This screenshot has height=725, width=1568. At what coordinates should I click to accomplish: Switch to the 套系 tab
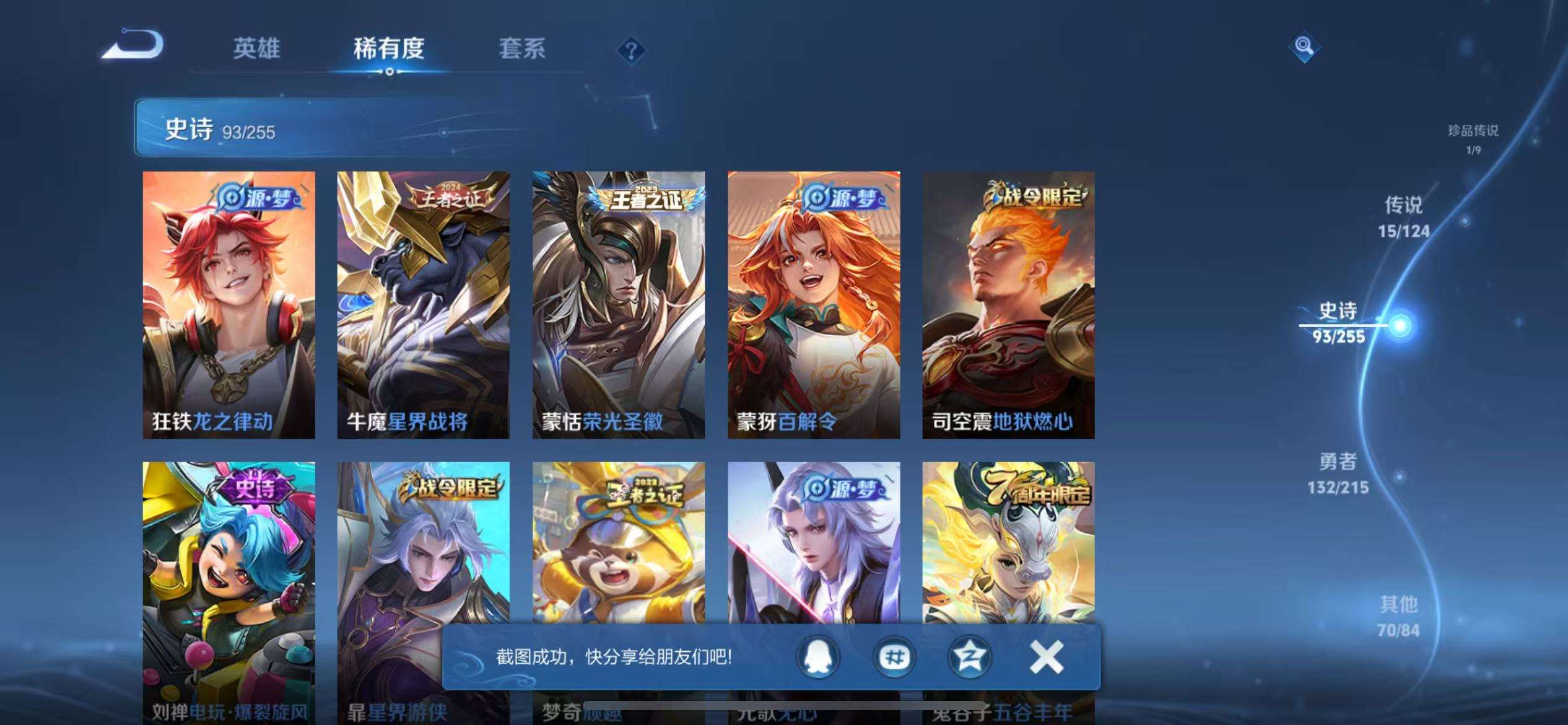pos(522,50)
